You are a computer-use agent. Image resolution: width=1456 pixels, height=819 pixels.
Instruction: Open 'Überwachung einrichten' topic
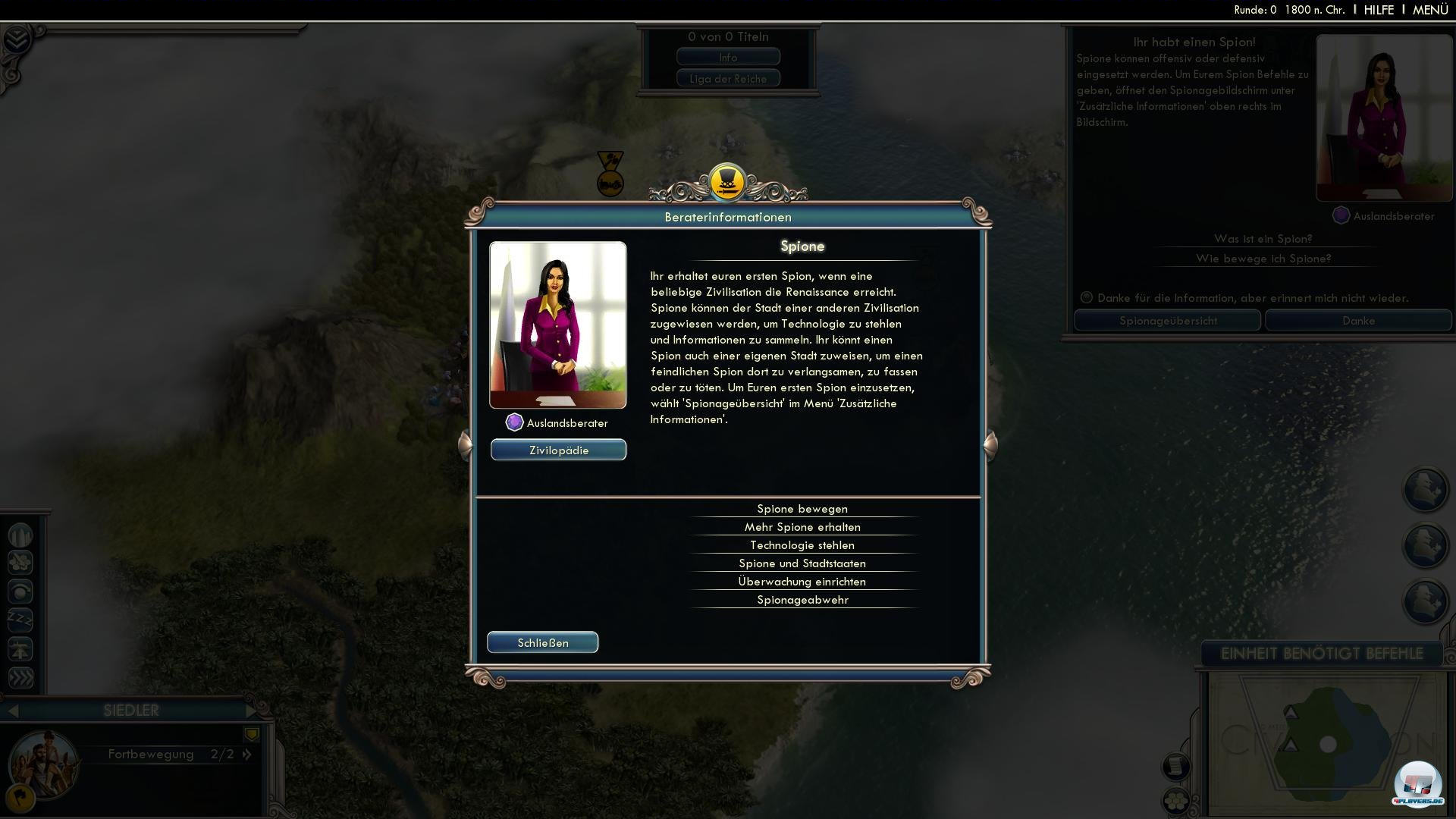tap(802, 582)
